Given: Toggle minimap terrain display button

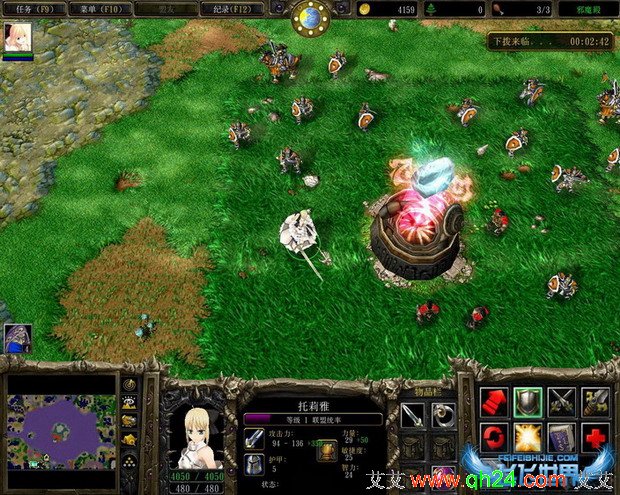Looking at the screenshot, I should [x=130, y=403].
